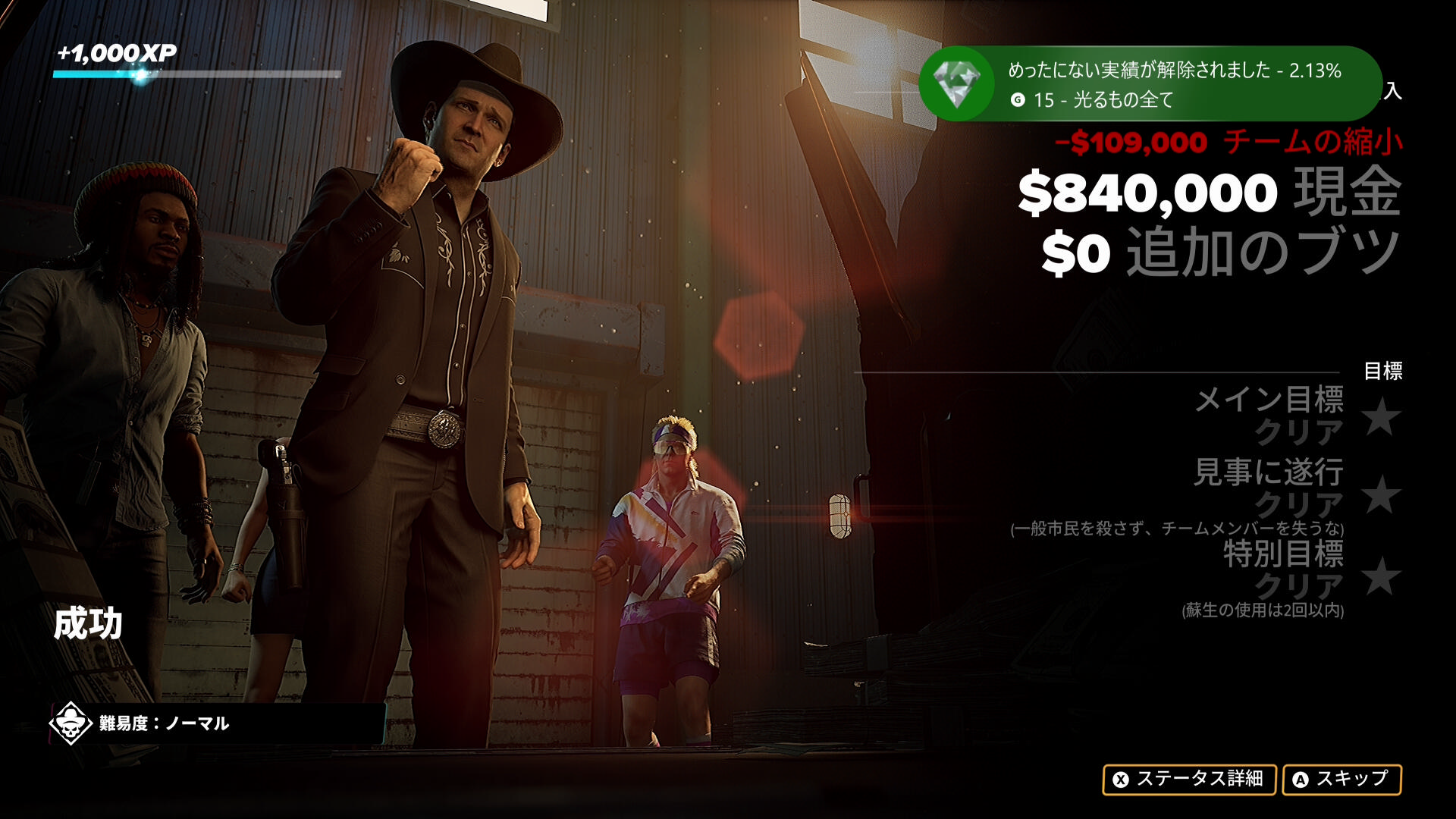Open the Xbox achievement unlocked notification
Screen dimensions: 1456x819
pos(1148,83)
